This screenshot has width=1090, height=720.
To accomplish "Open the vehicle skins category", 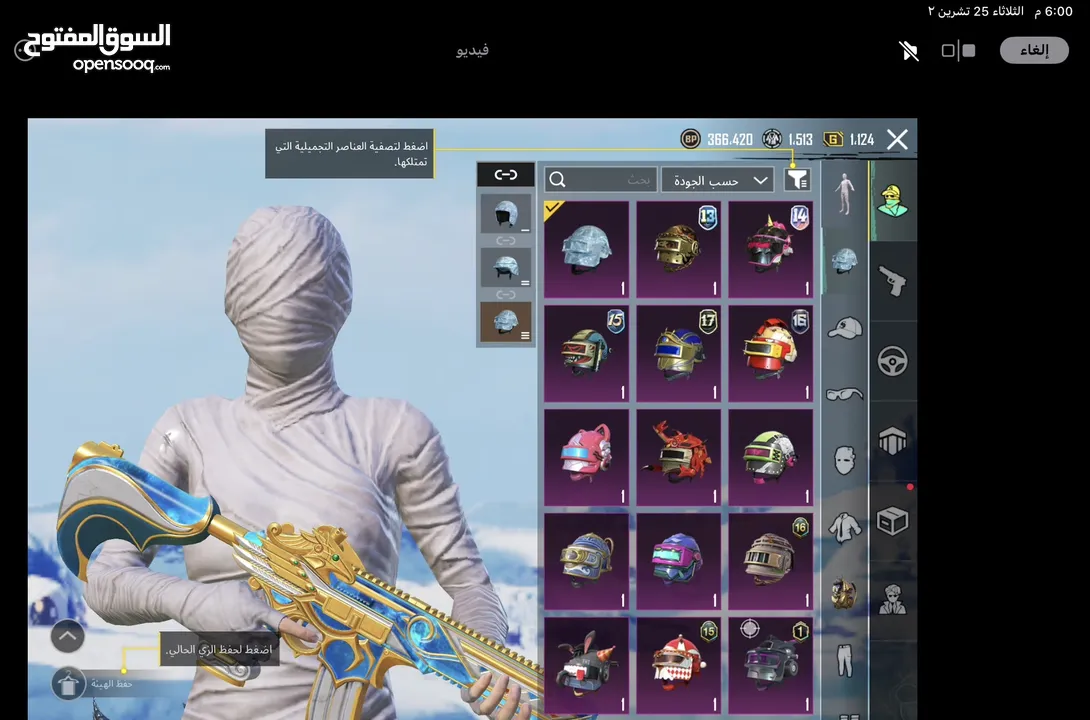I will tap(892, 361).
